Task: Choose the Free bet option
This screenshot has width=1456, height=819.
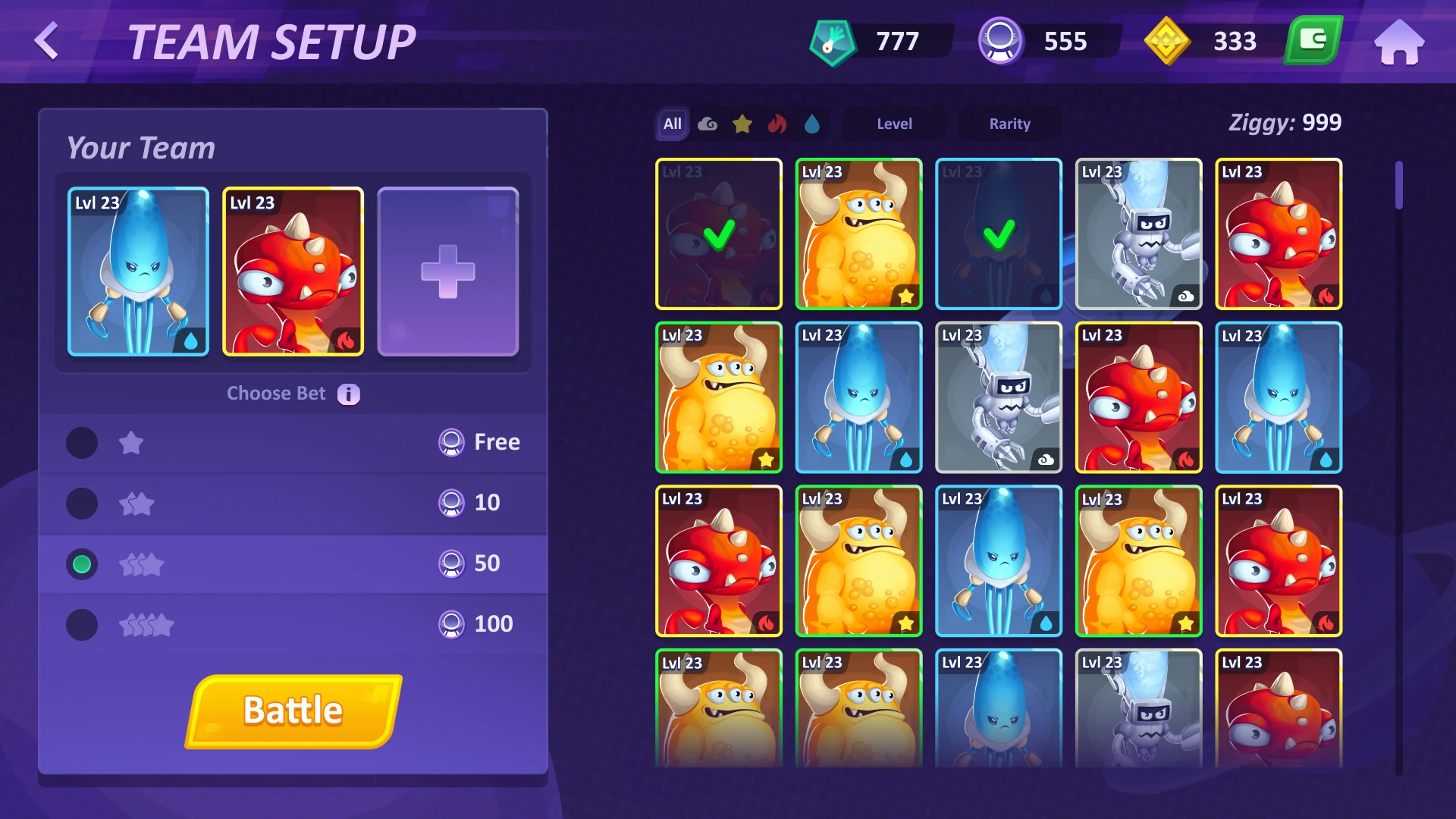Action: pyautogui.click(x=82, y=443)
